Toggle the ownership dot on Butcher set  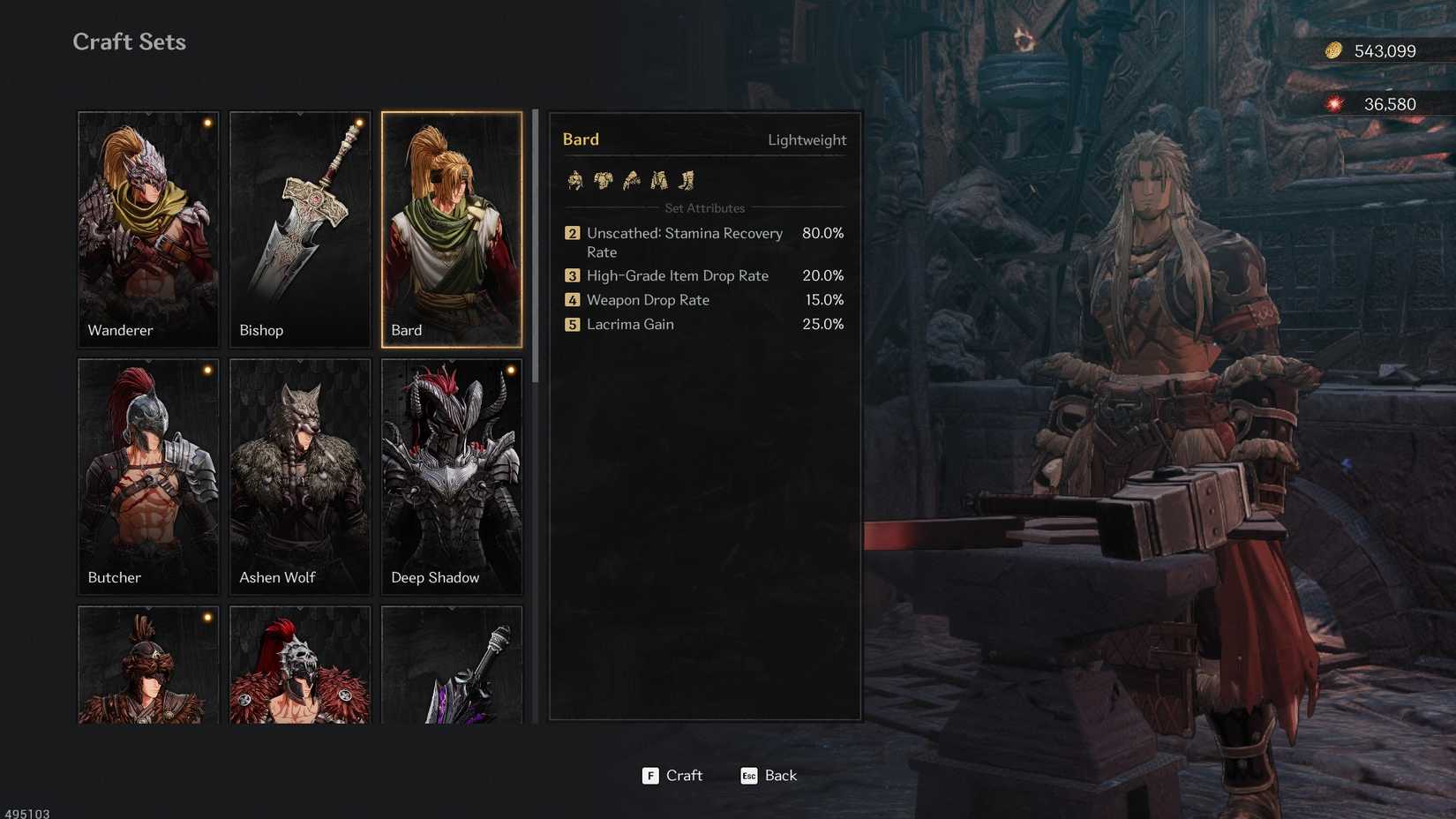[206, 372]
